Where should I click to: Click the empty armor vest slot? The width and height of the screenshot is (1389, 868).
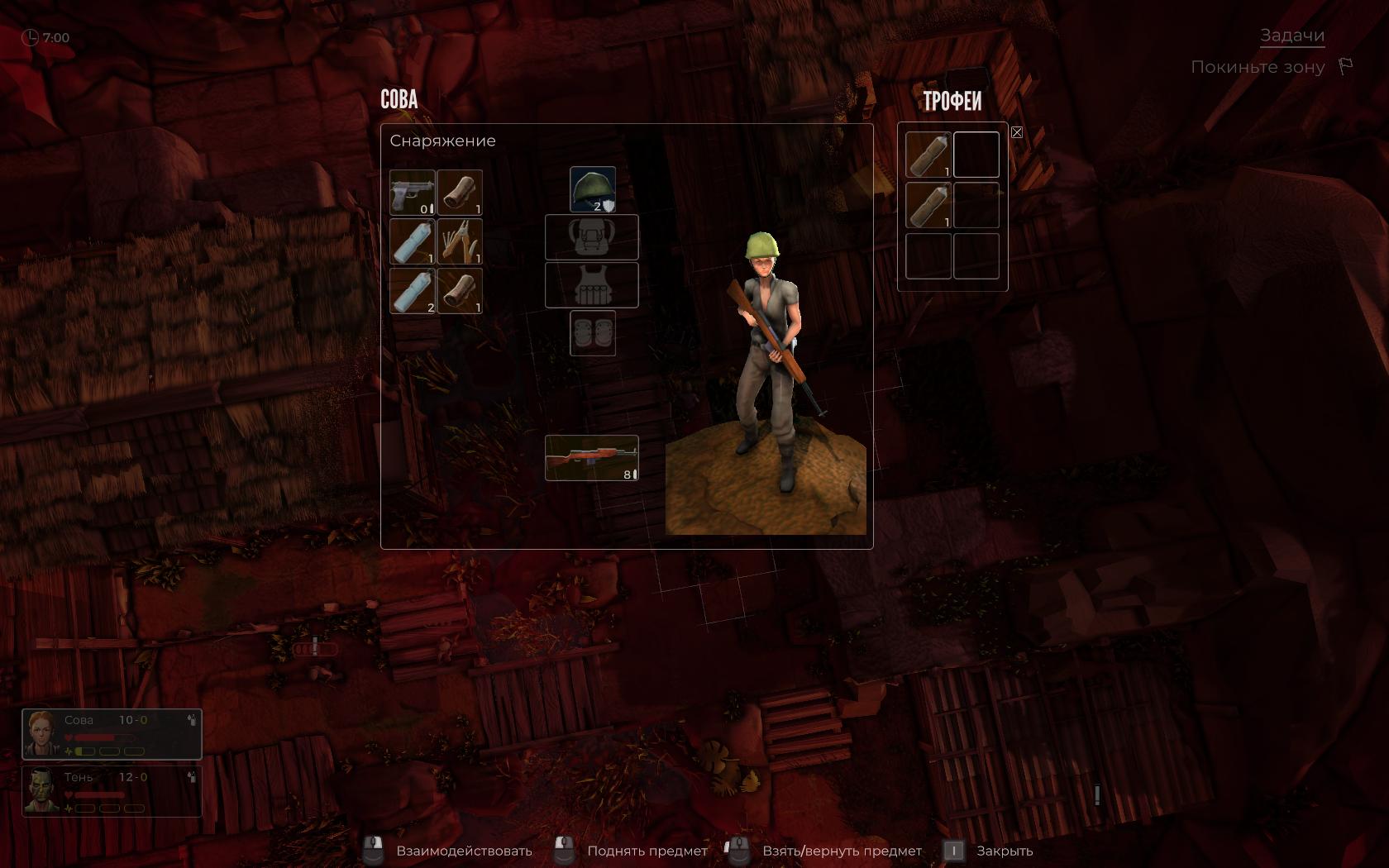coord(591,285)
